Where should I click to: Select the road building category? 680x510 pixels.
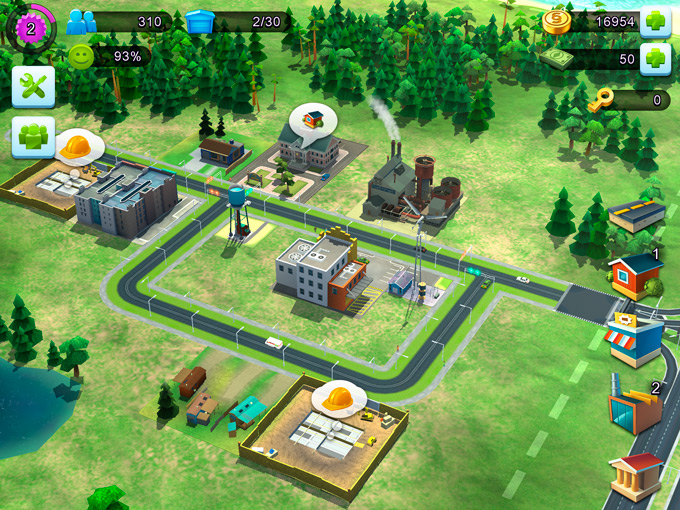636,215
